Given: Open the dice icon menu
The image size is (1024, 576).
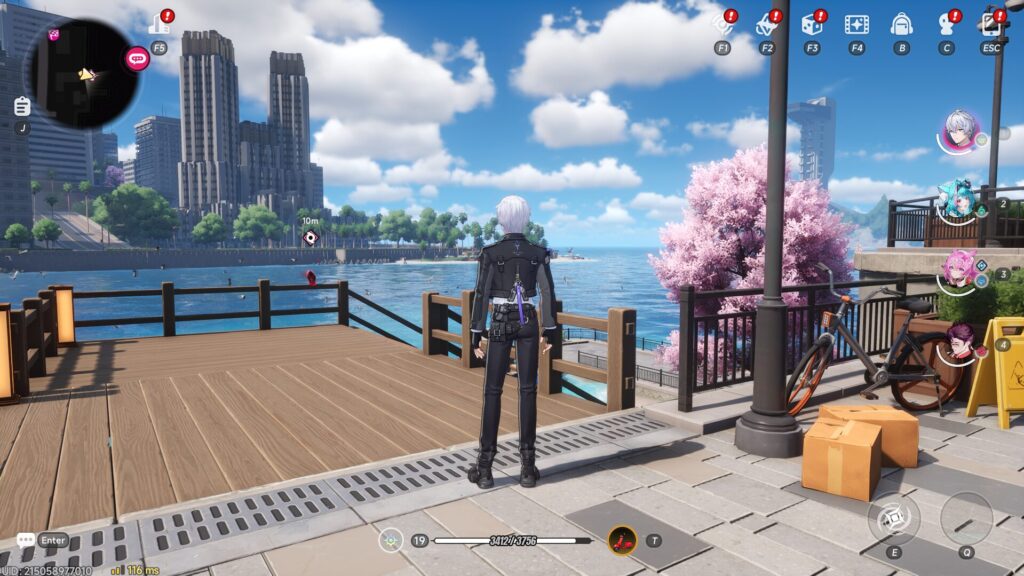Looking at the screenshot, I should 811,24.
